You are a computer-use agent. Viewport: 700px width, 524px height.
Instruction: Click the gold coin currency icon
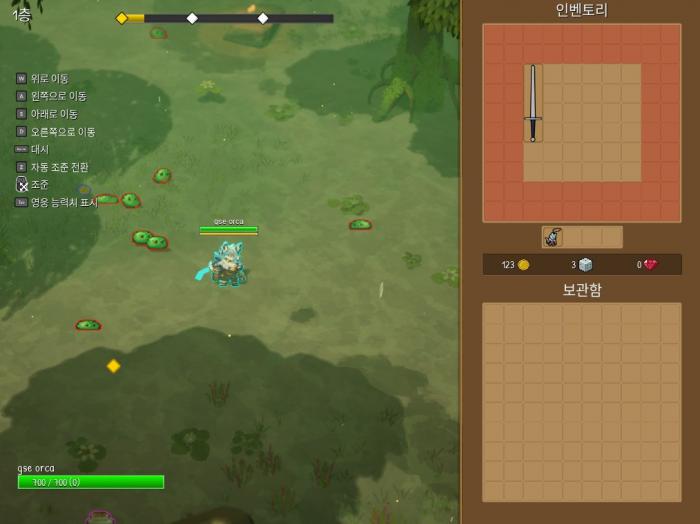(523, 265)
